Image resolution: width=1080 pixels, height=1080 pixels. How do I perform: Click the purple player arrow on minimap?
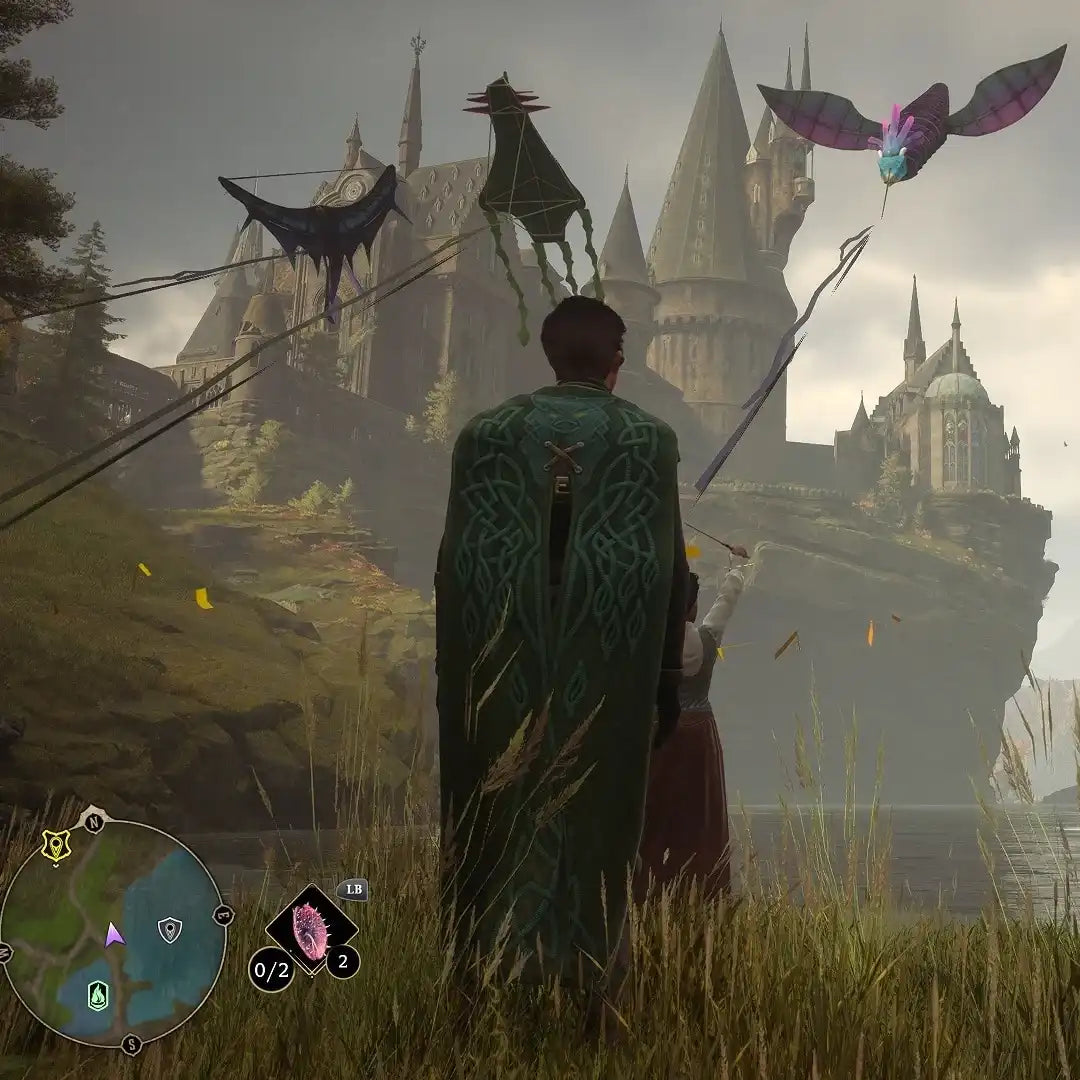[x=114, y=935]
